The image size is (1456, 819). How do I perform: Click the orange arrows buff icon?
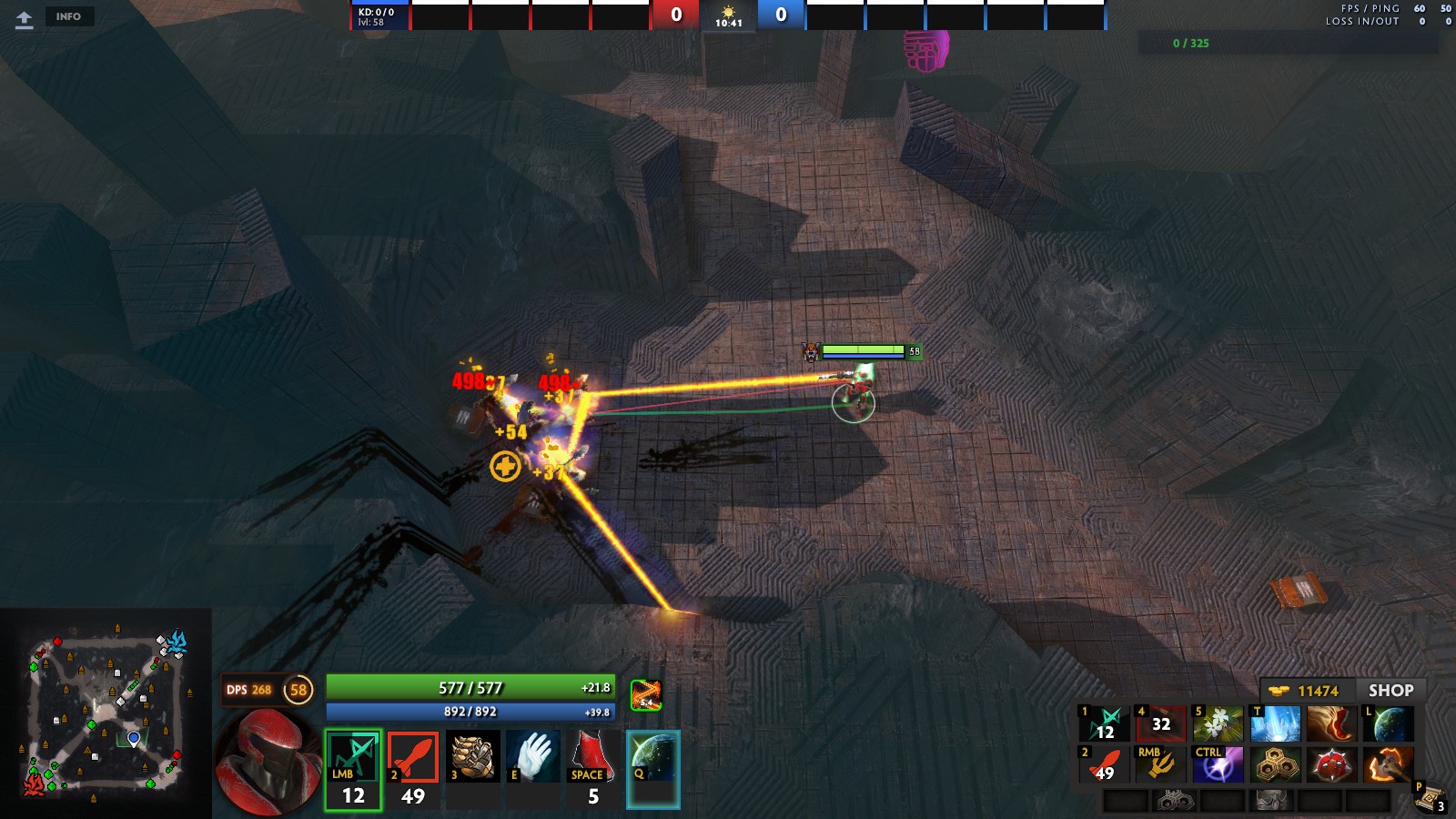(x=646, y=695)
